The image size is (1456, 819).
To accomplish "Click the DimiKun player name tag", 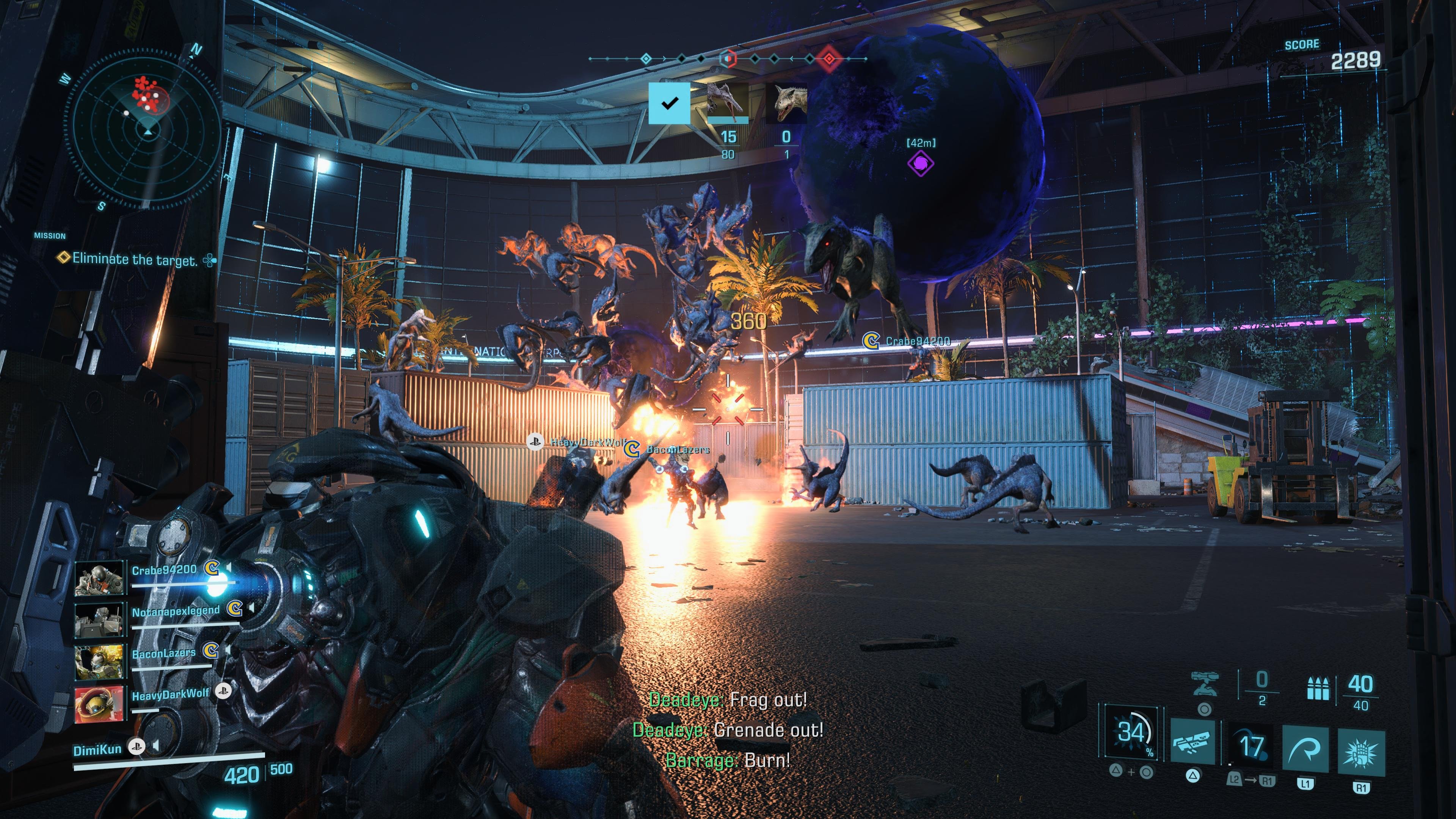I will [x=97, y=750].
